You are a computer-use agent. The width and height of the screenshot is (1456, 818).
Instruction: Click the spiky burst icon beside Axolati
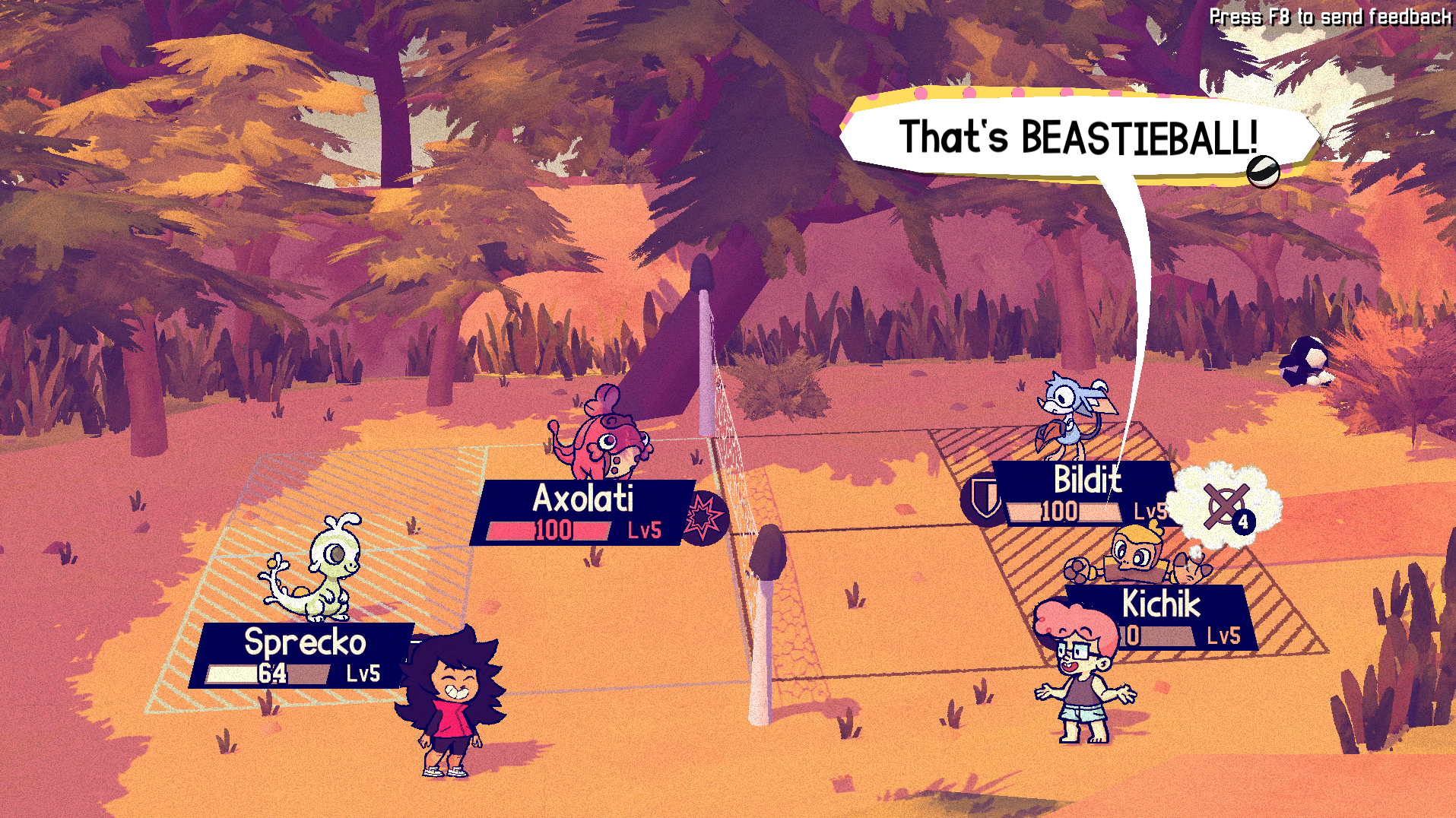tap(704, 518)
